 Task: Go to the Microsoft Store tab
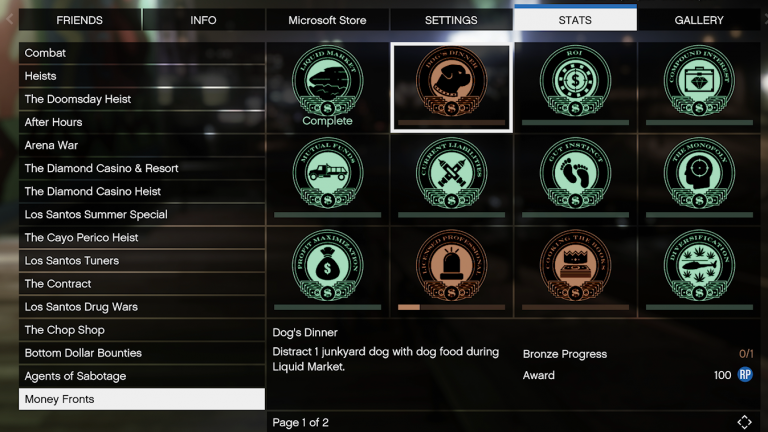[x=327, y=20]
